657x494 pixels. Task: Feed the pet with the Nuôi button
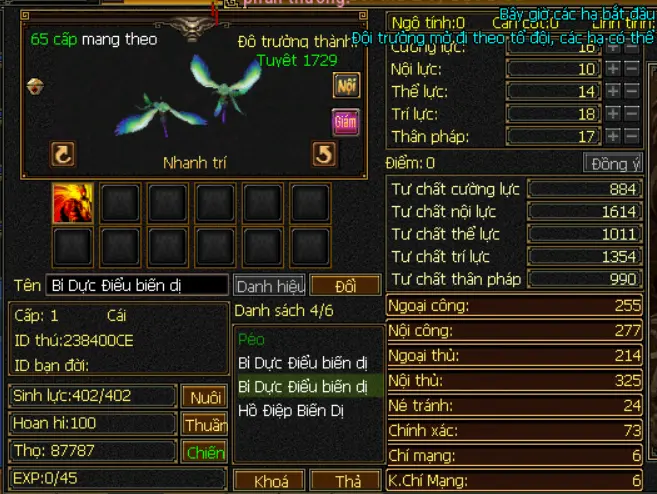(204, 397)
